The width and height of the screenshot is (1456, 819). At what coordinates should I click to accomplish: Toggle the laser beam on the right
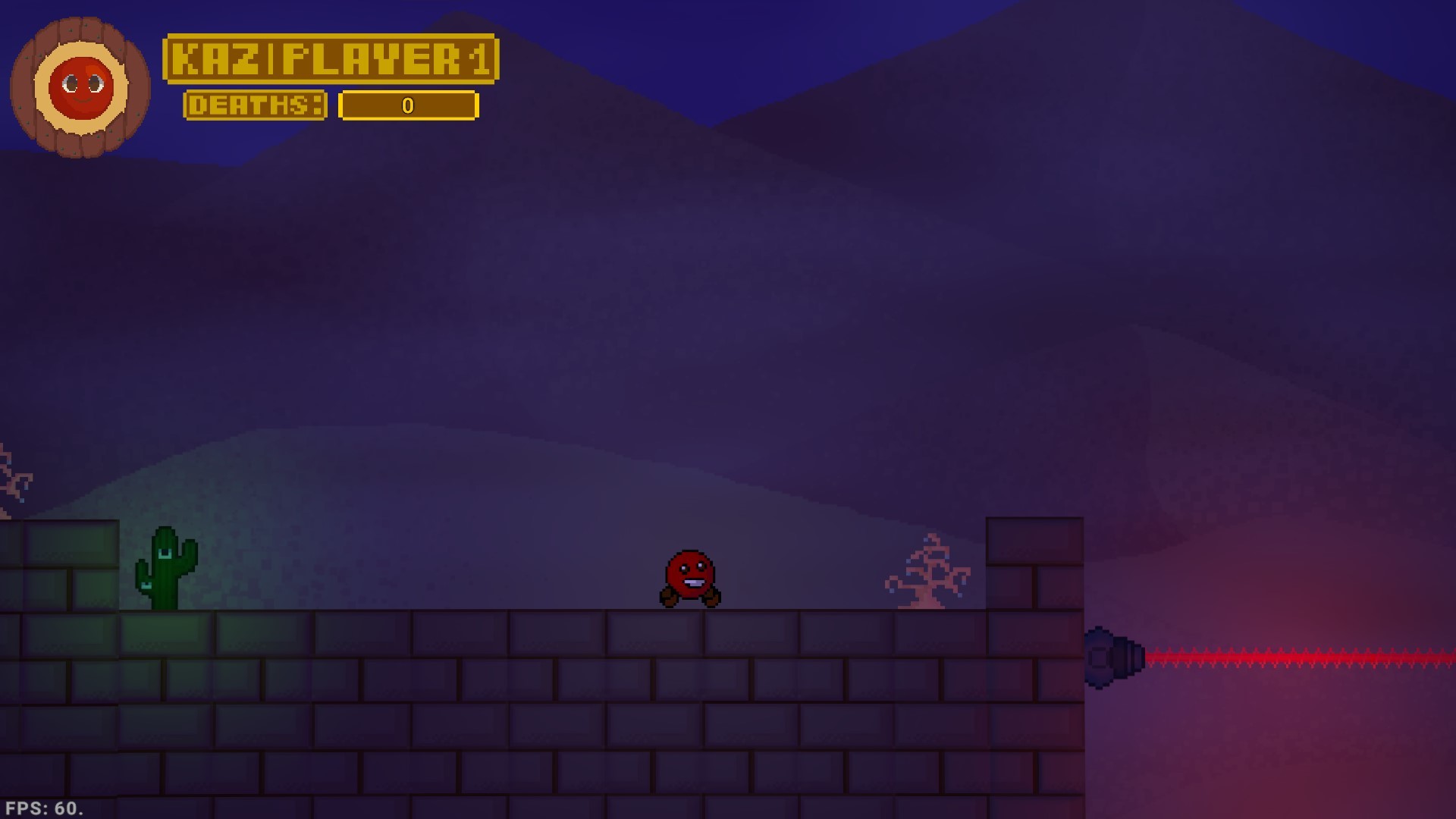[1289, 658]
